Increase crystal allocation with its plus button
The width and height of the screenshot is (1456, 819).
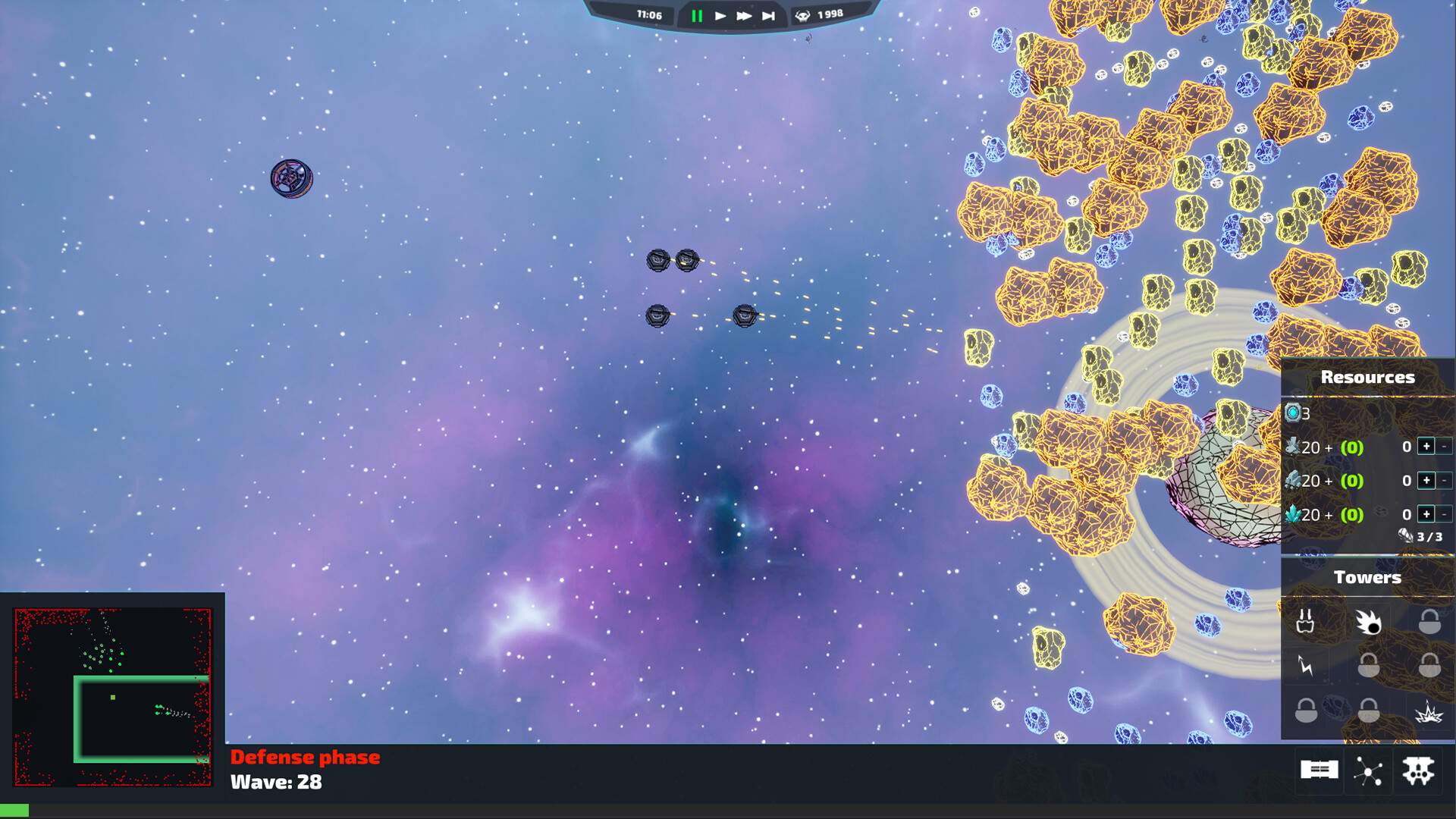[x=1426, y=513]
